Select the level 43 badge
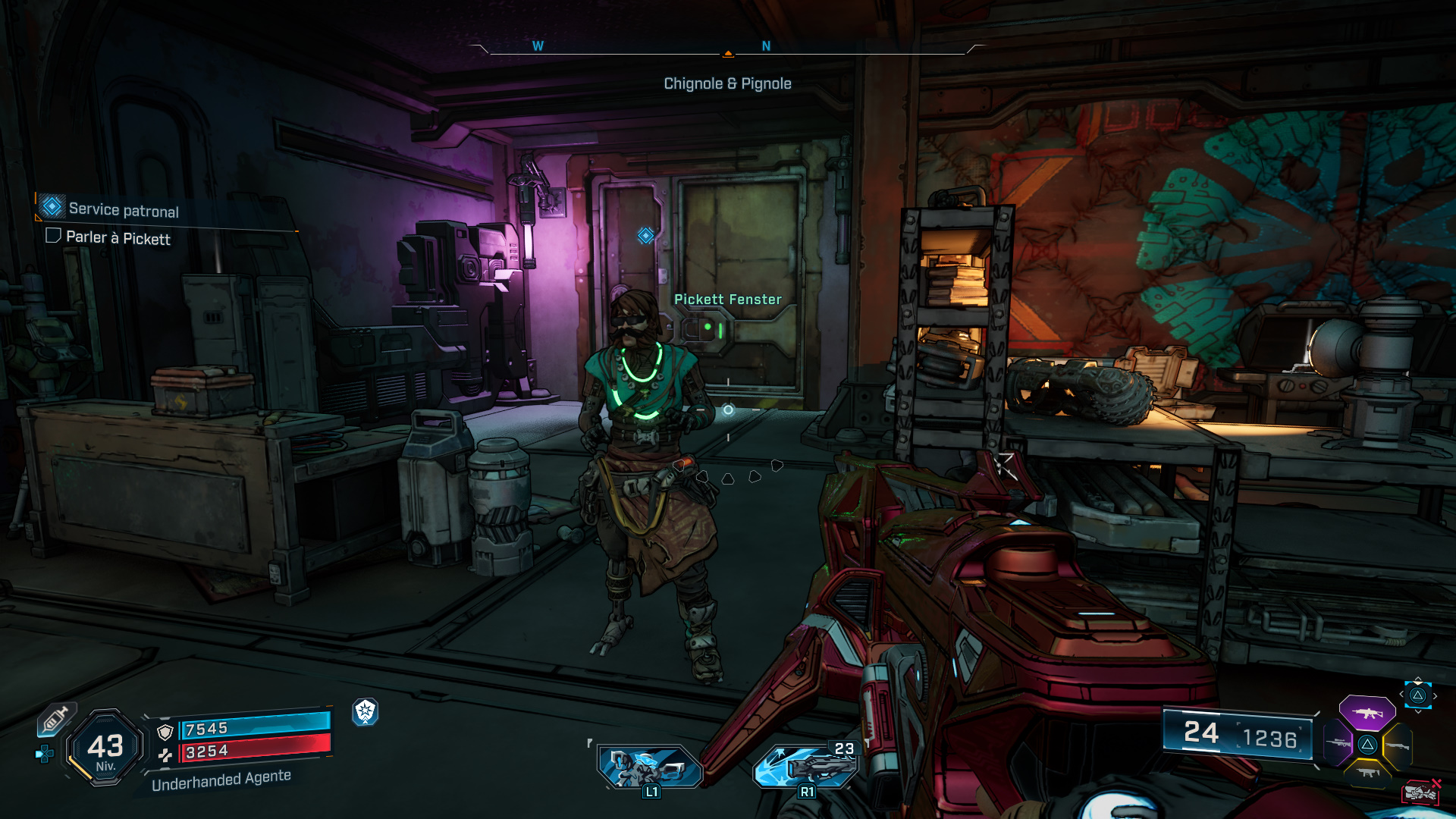 (105, 748)
